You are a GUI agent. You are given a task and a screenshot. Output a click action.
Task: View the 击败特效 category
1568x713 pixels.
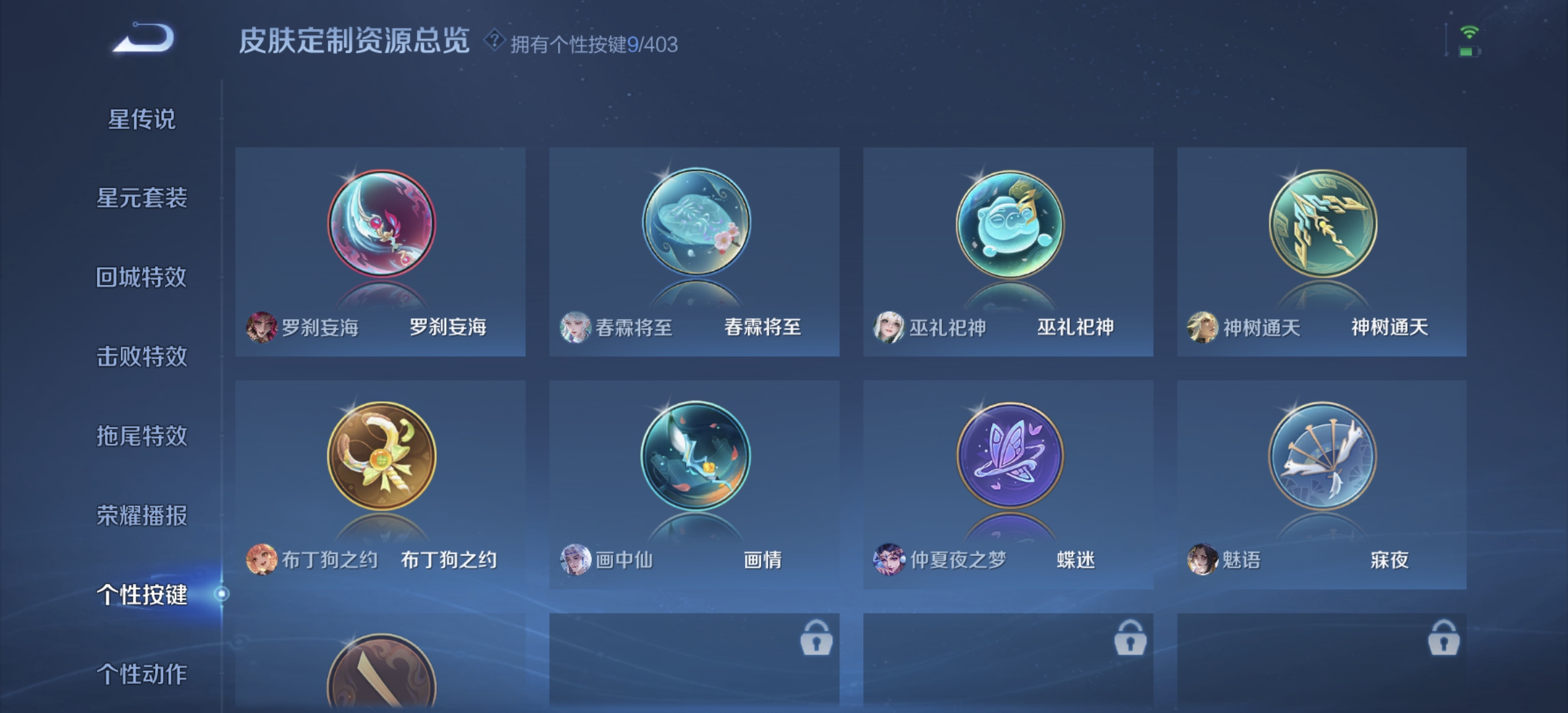[x=141, y=358]
